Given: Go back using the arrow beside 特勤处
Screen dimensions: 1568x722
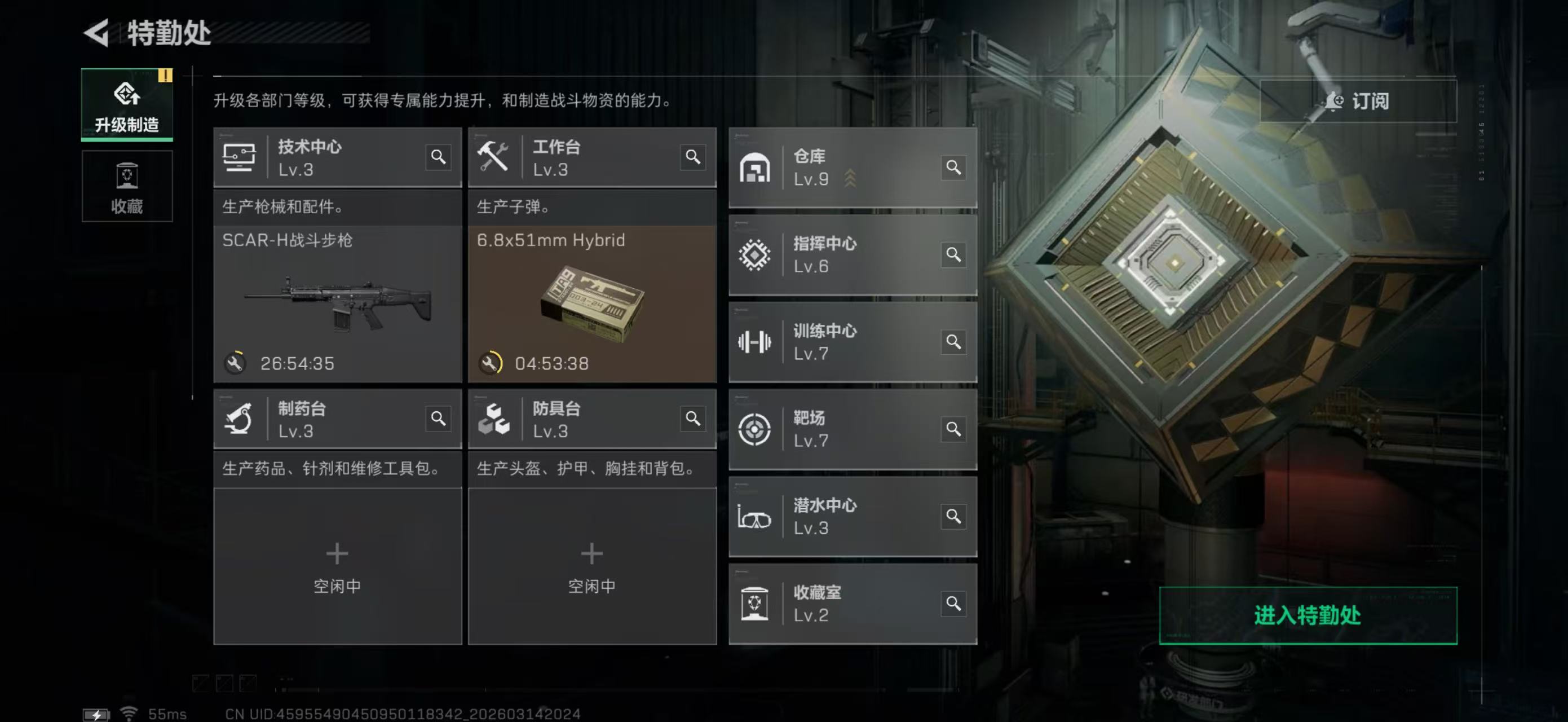Looking at the screenshot, I should [x=97, y=32].
